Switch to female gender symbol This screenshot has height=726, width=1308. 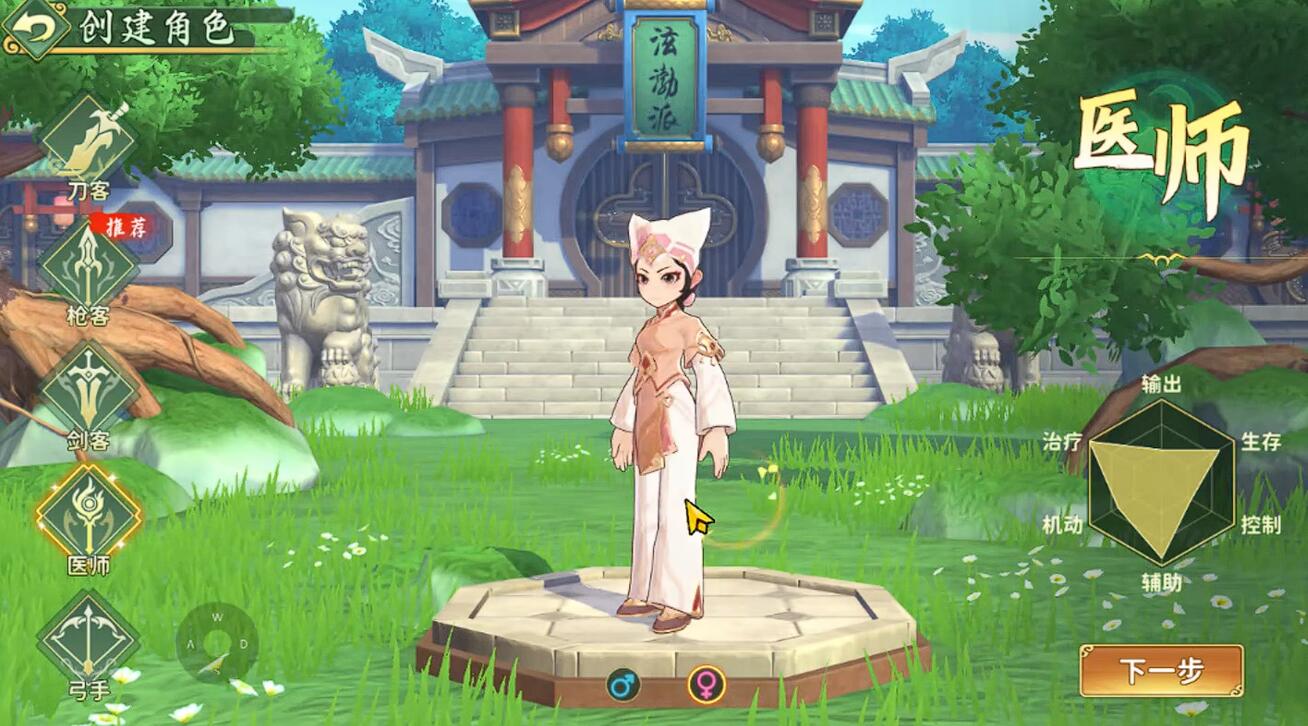[x=705, y=685]
